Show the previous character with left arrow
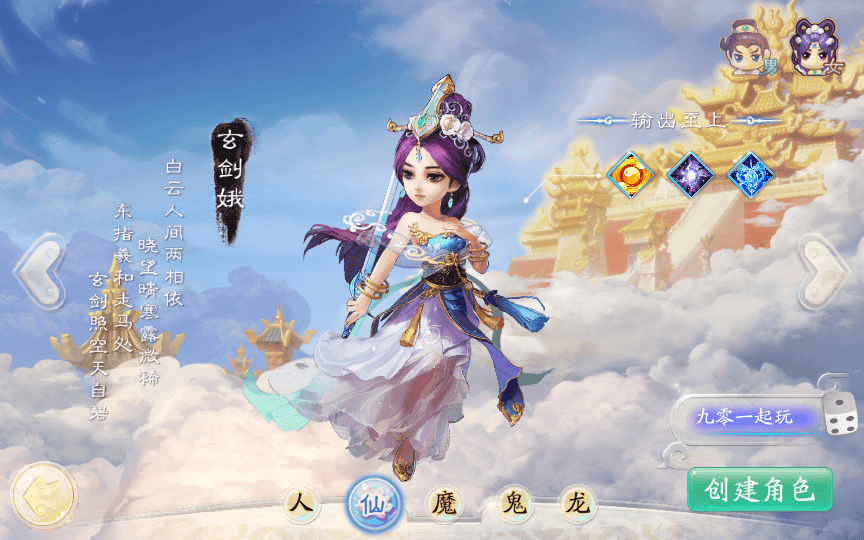 click(39, 271)
